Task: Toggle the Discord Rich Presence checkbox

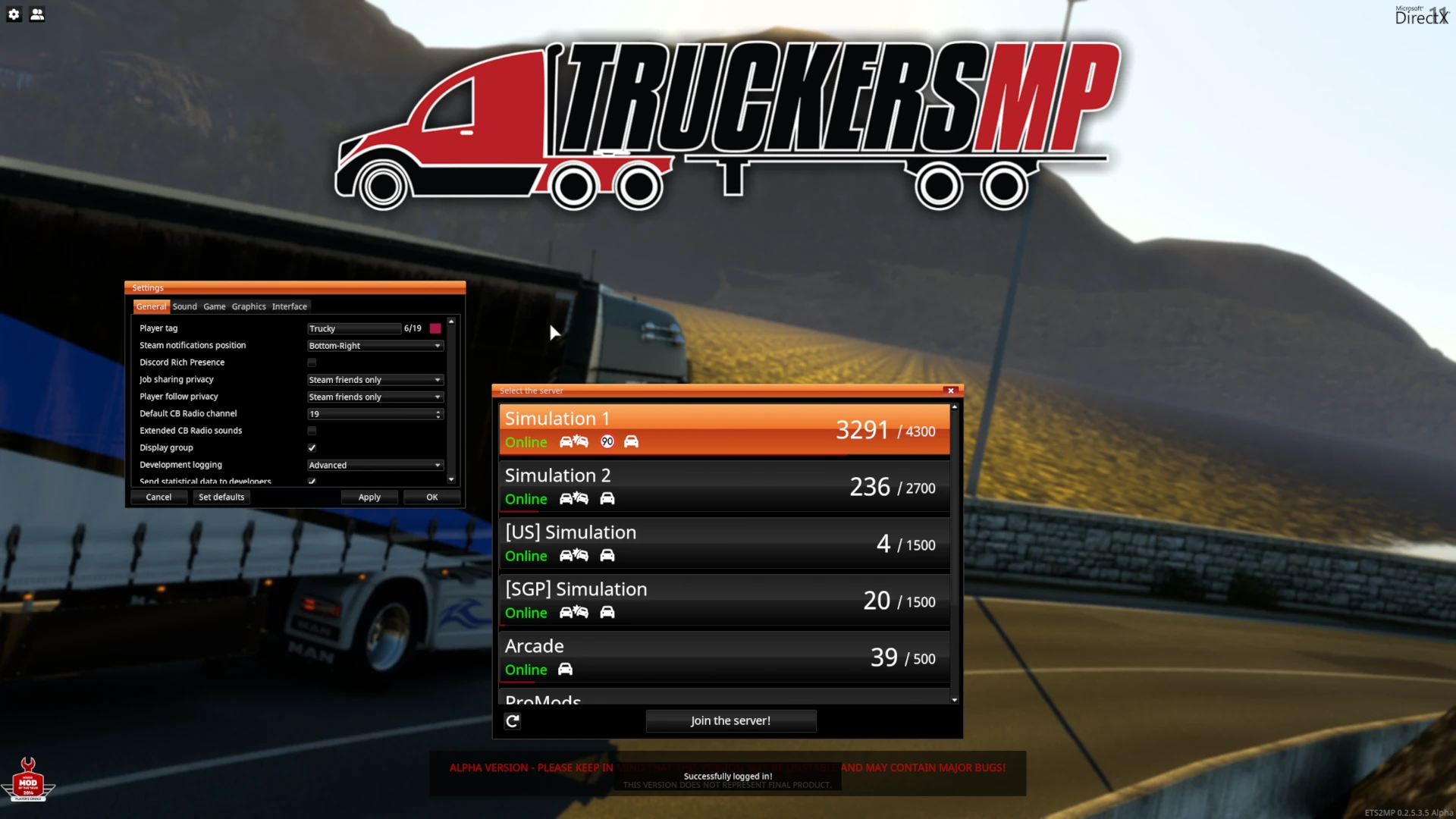Action: point(312,362)
